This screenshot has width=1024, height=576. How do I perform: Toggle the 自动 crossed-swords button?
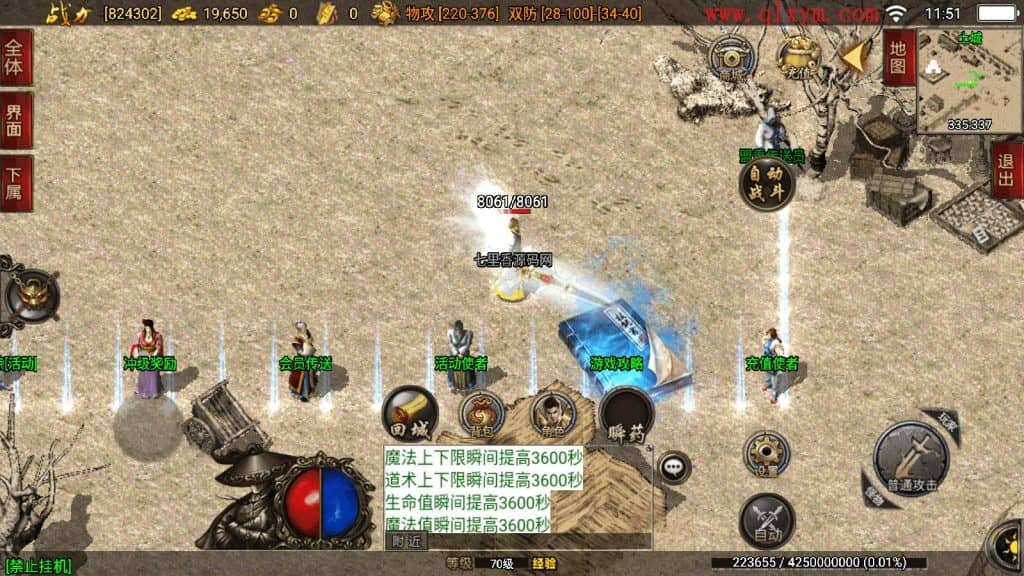(x=767, y=521)
